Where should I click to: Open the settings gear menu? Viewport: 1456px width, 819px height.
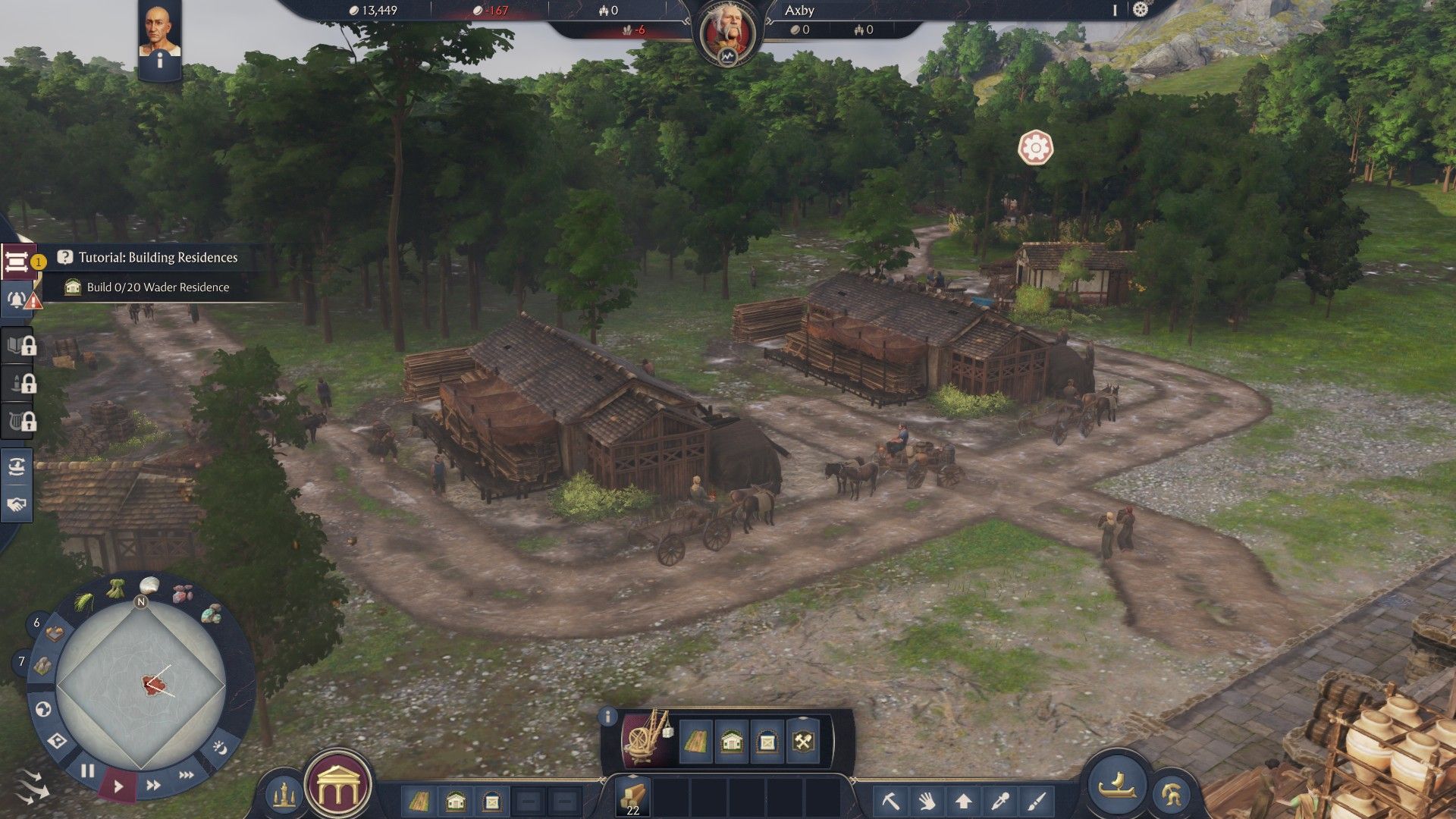click(x=1140, y=10)
